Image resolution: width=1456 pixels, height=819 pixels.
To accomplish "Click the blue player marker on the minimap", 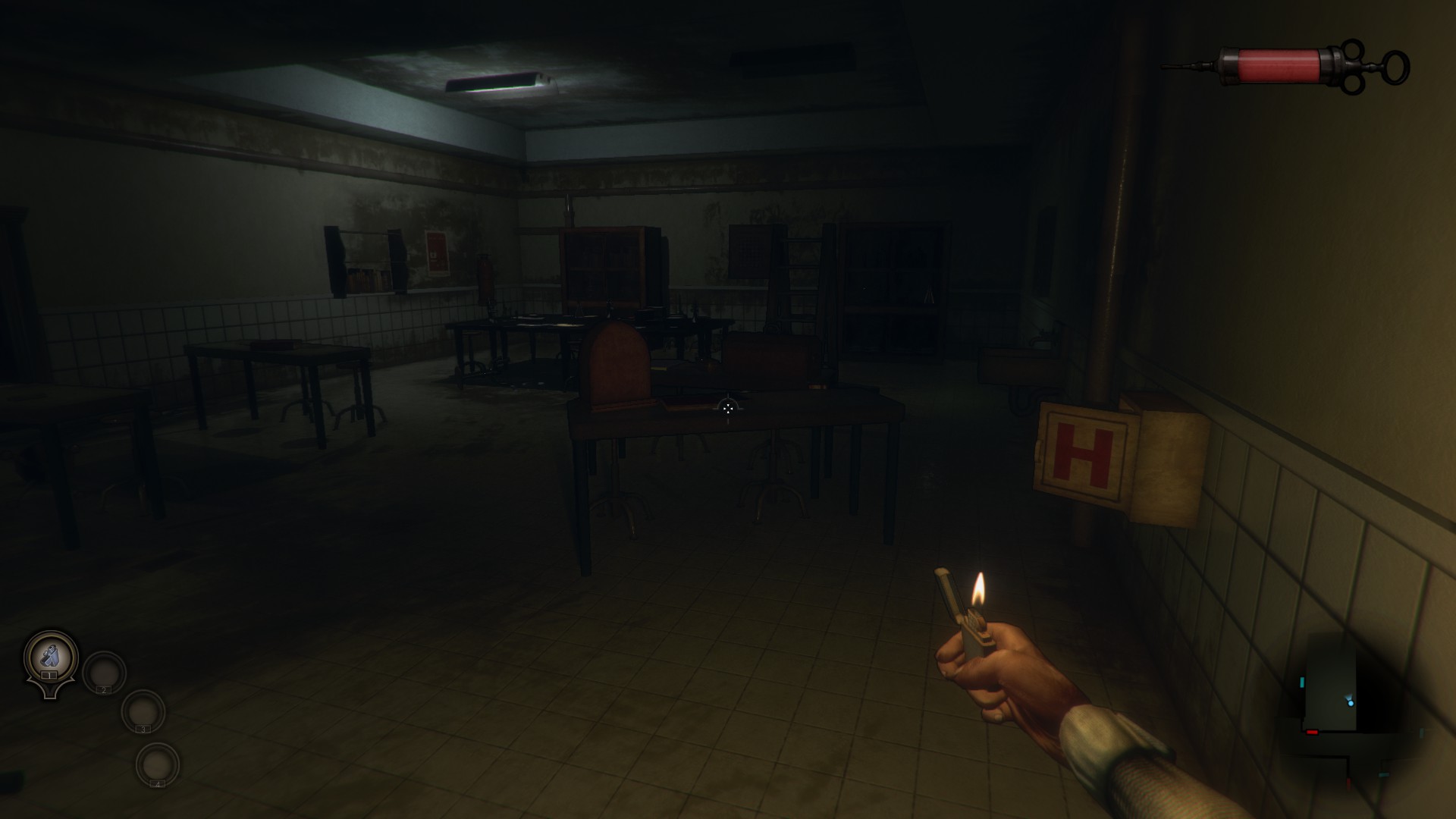I will pos(1351,703).
